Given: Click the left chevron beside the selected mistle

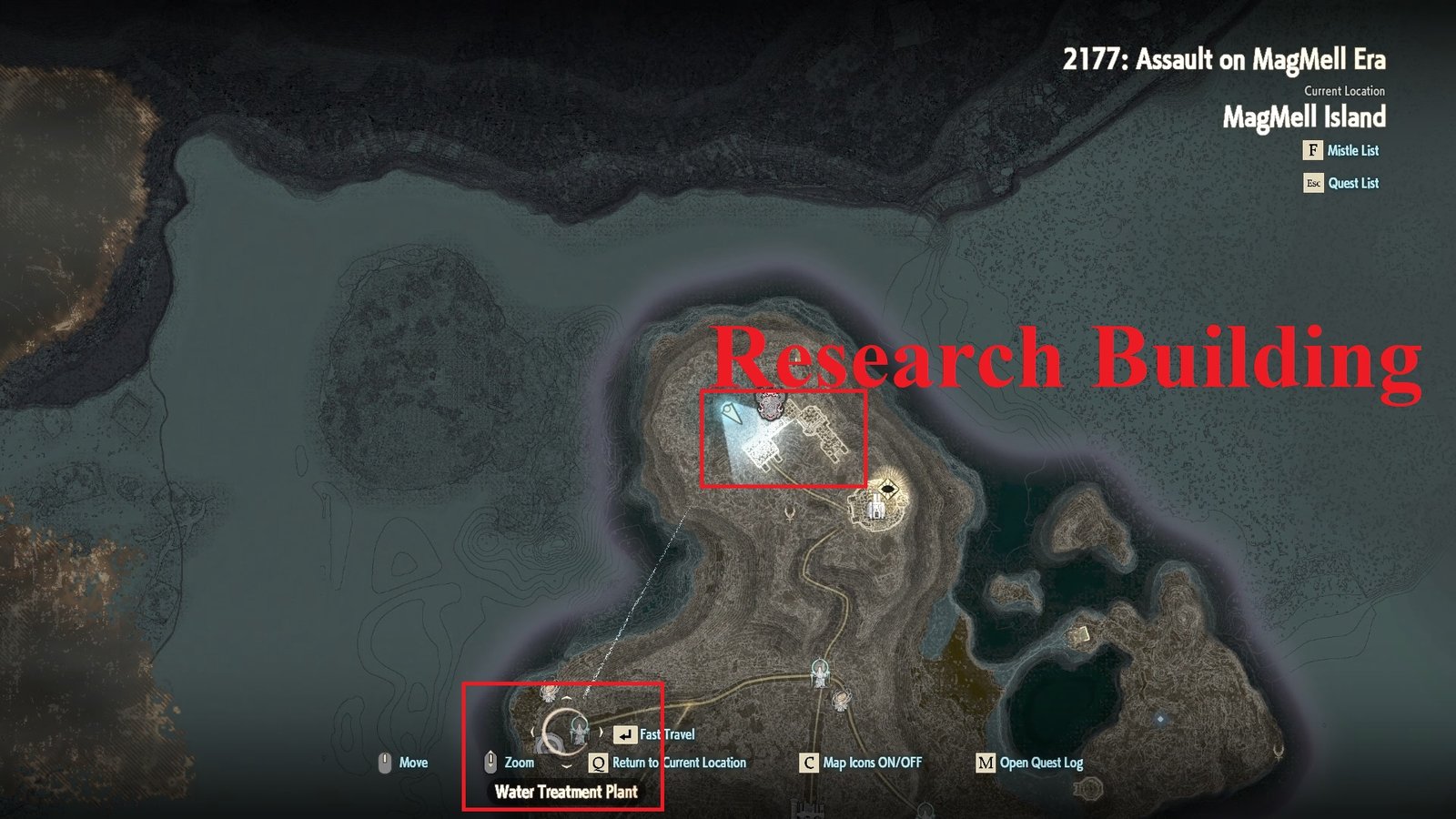Looking at the screenshot, I should [x=533, y=731].
